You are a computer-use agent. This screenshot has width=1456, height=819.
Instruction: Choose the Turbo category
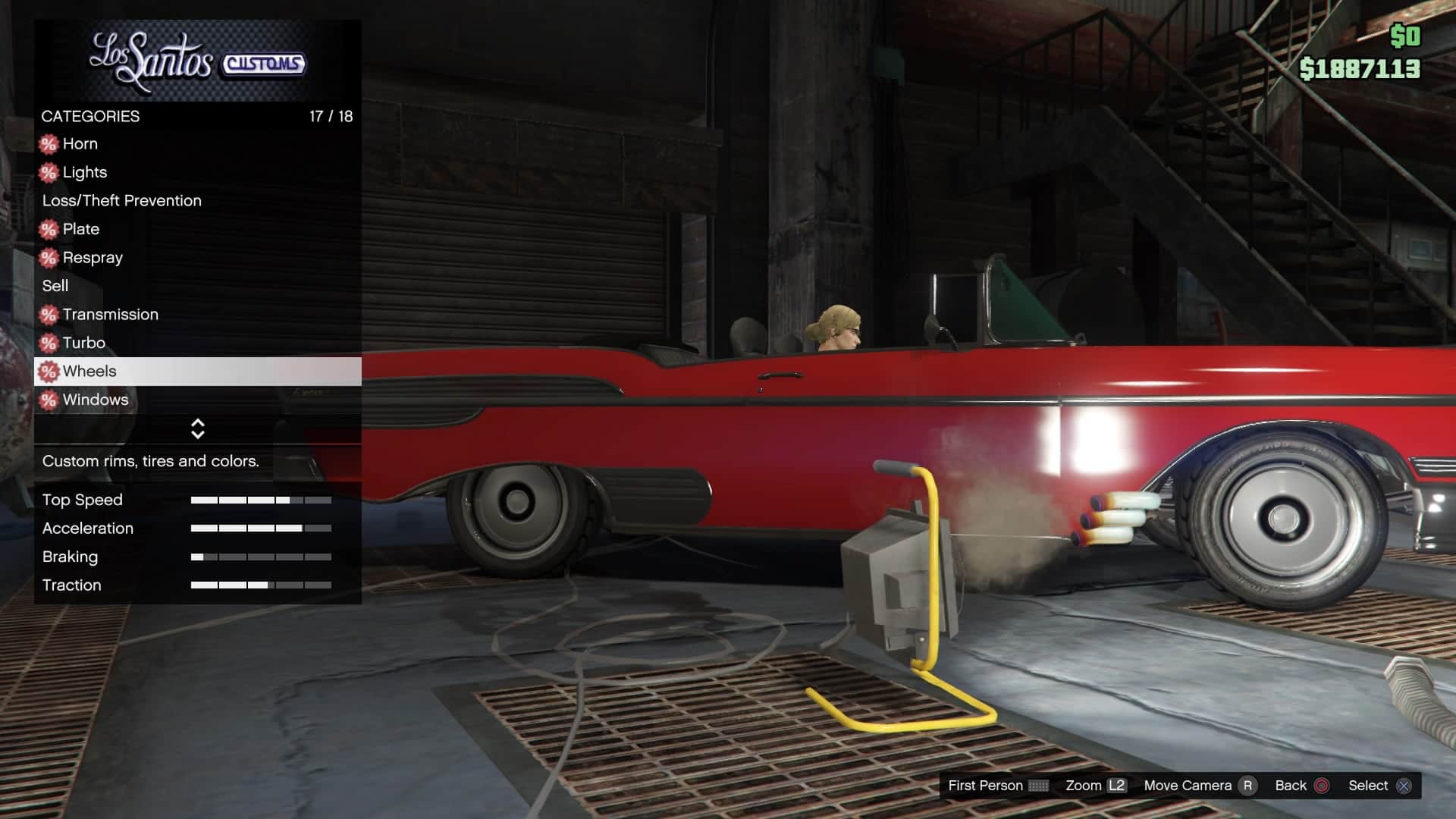click(84, 343)
